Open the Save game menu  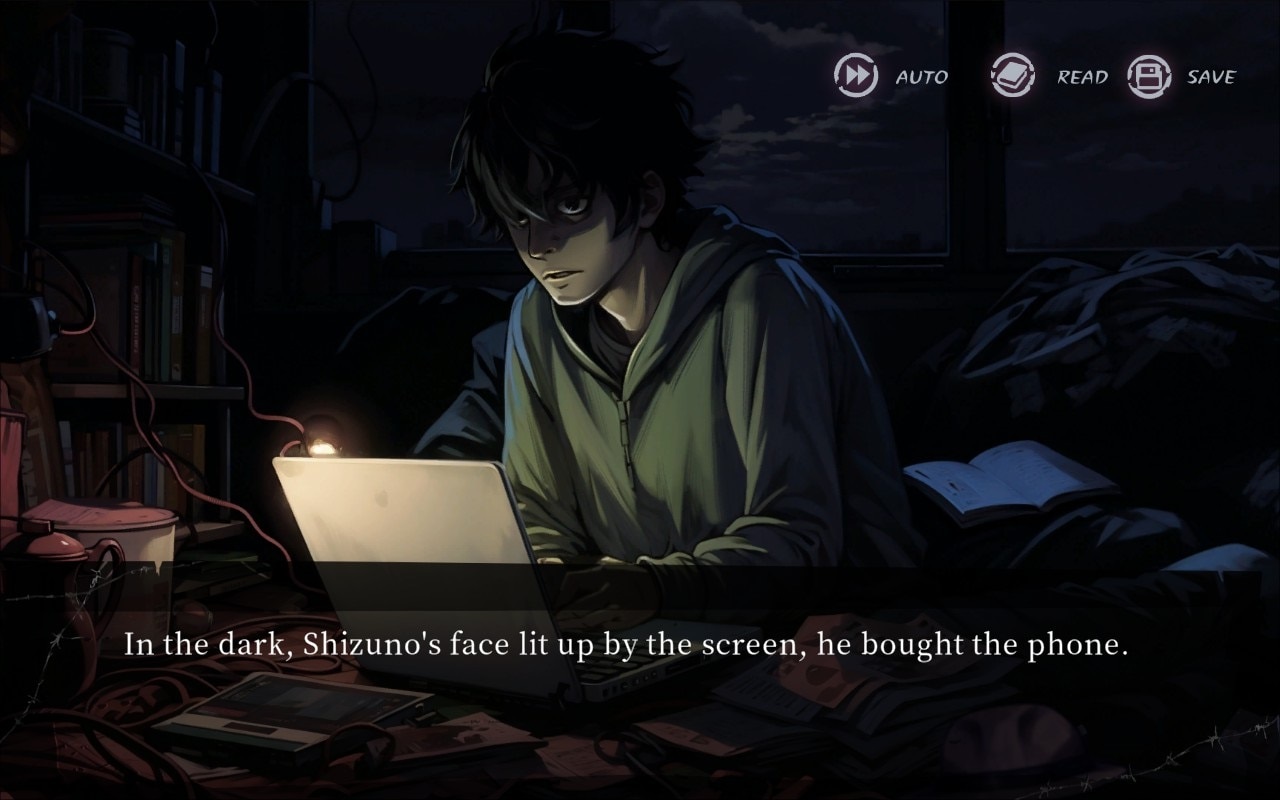pos(1149,76)
